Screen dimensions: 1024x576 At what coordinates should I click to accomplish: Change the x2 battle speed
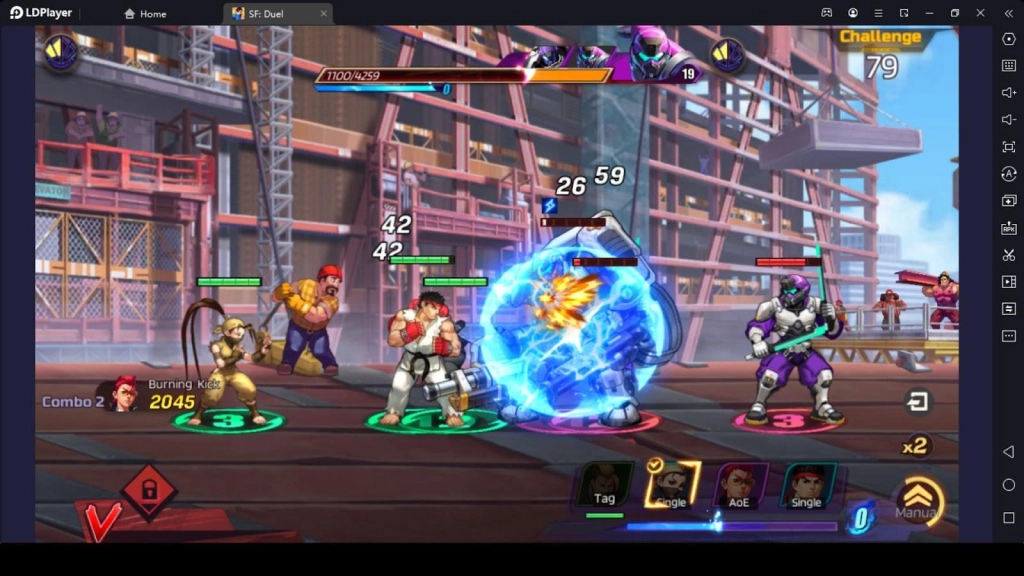915,446
